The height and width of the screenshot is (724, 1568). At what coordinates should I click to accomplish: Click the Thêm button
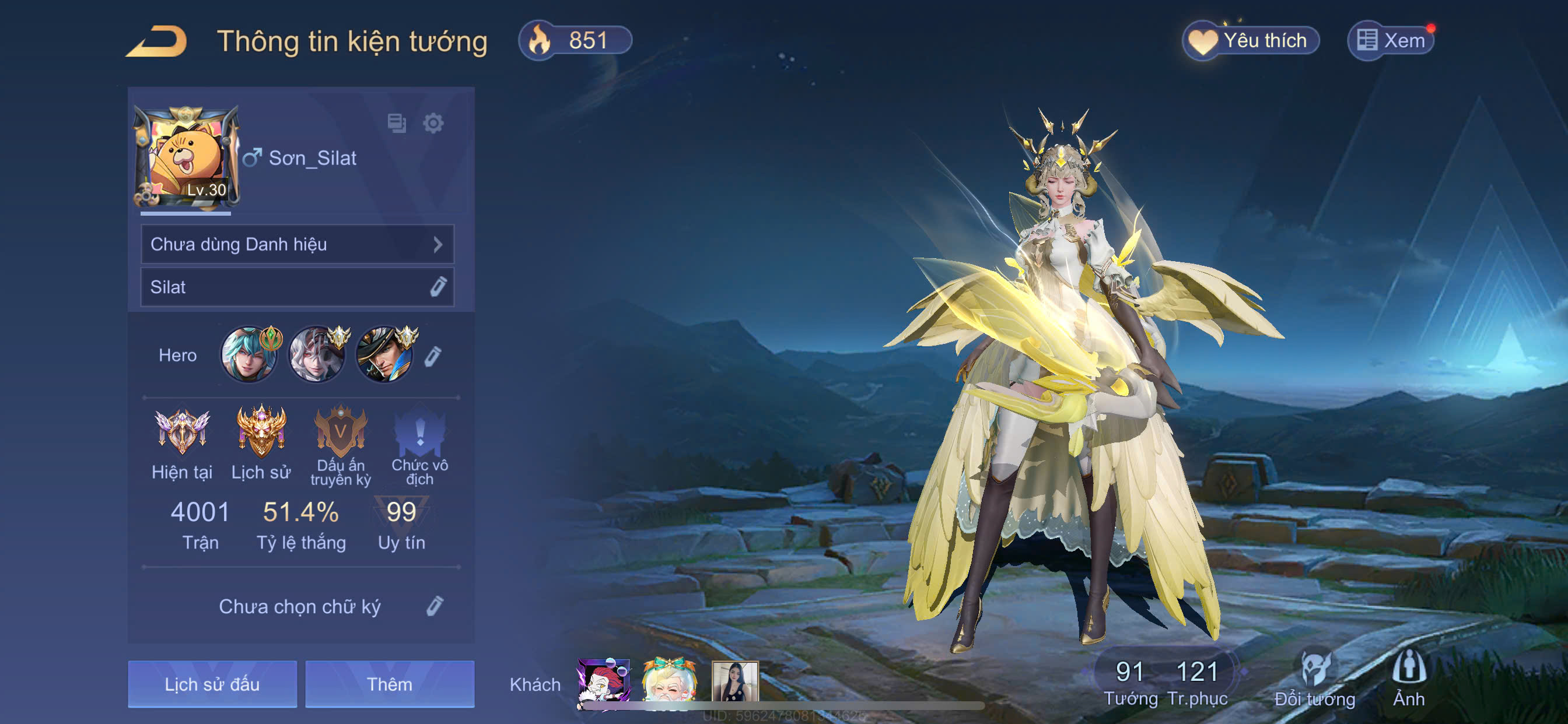click(390, 684)
